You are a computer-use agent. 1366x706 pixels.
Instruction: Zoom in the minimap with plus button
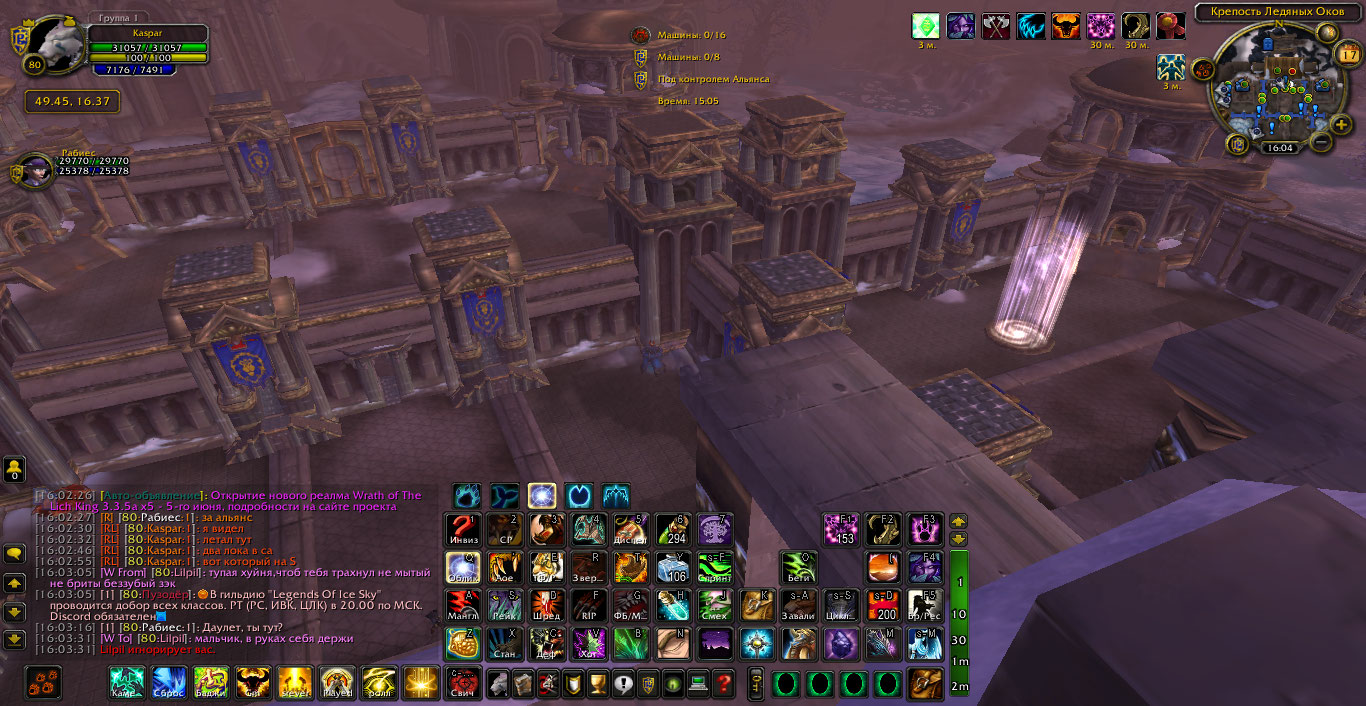(x=1340, y=124)
